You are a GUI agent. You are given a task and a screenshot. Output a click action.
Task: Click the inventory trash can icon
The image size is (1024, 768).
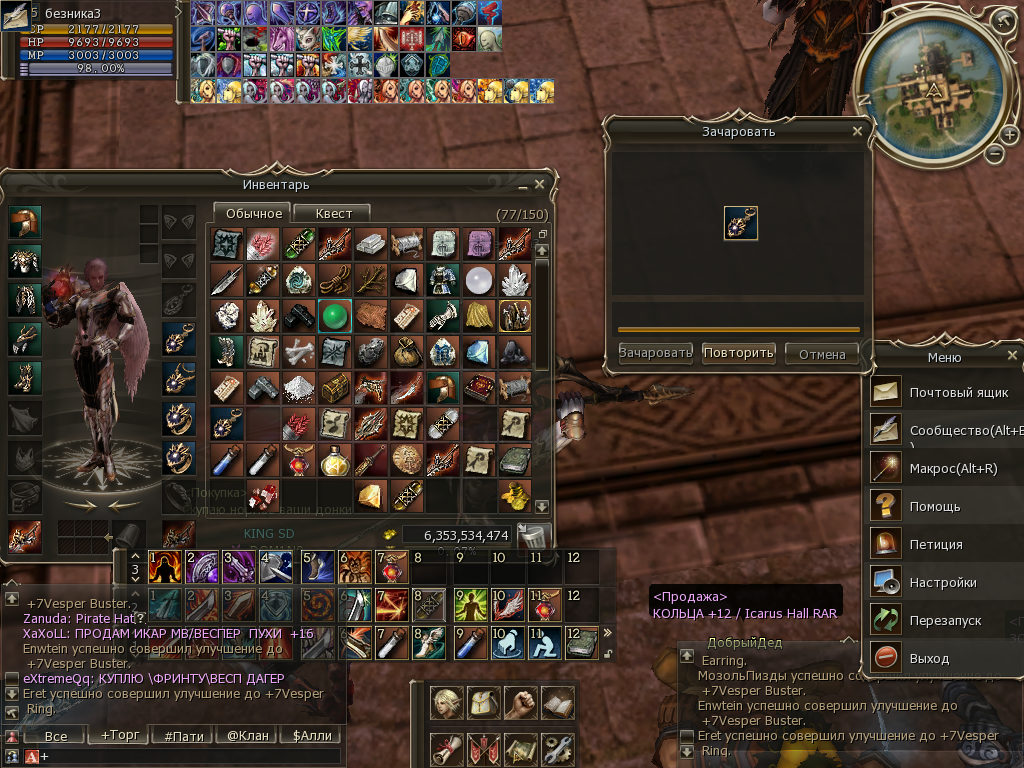(533, 536)
